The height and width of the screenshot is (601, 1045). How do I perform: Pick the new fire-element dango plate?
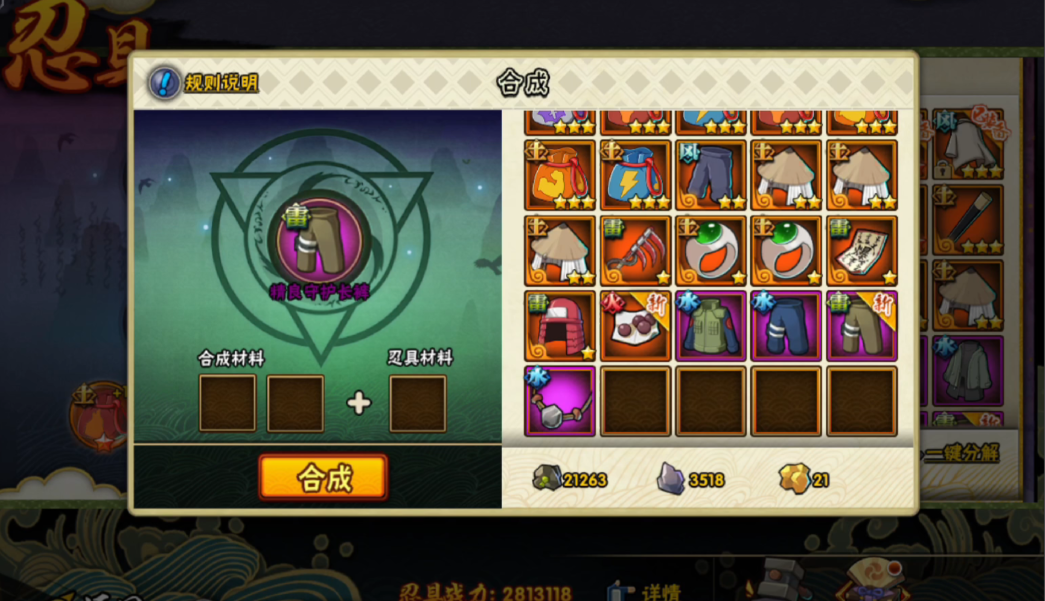[x=635, y=325]
